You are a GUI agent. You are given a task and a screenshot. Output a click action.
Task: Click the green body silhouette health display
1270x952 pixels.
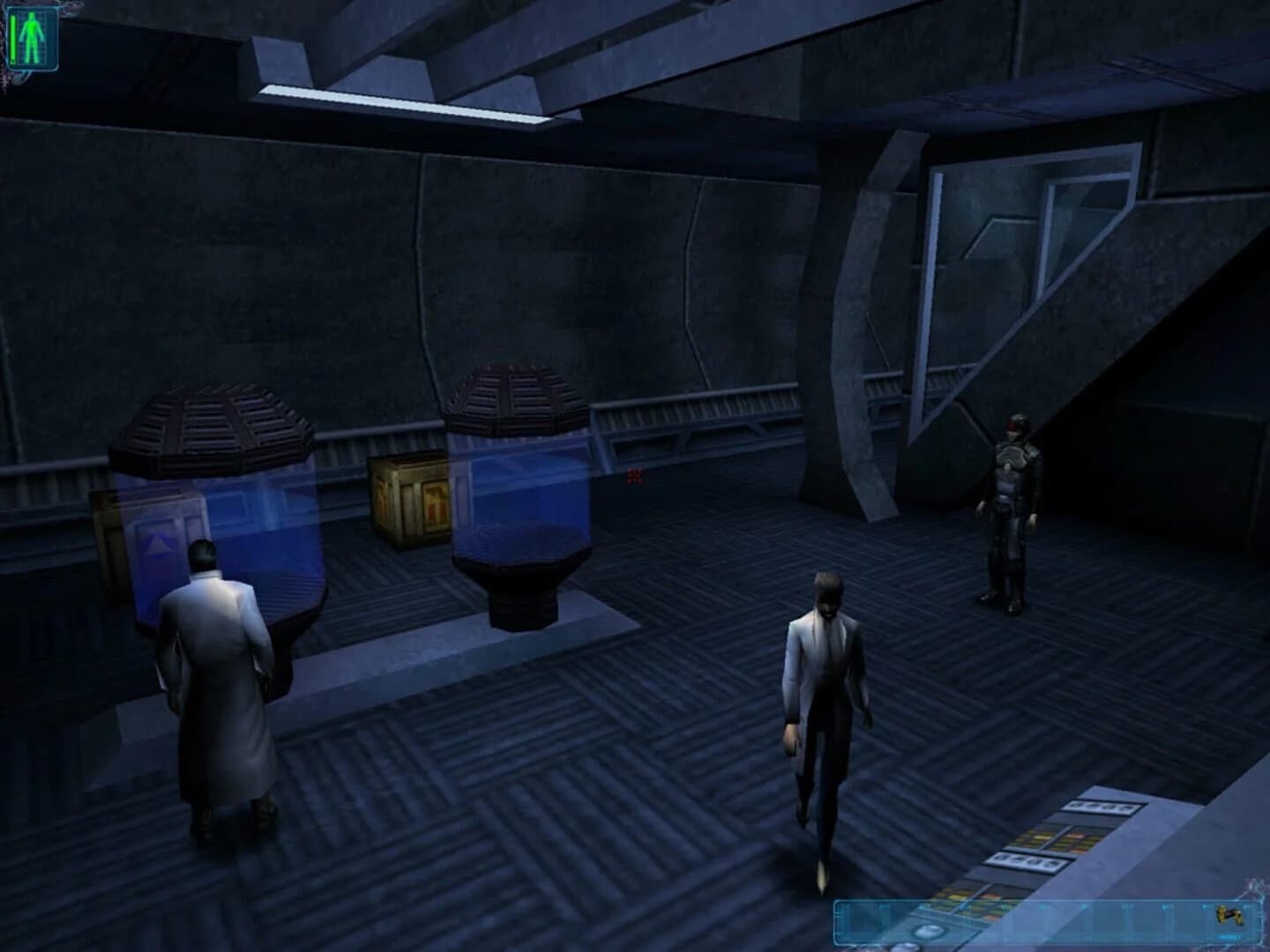pos(30,35)
